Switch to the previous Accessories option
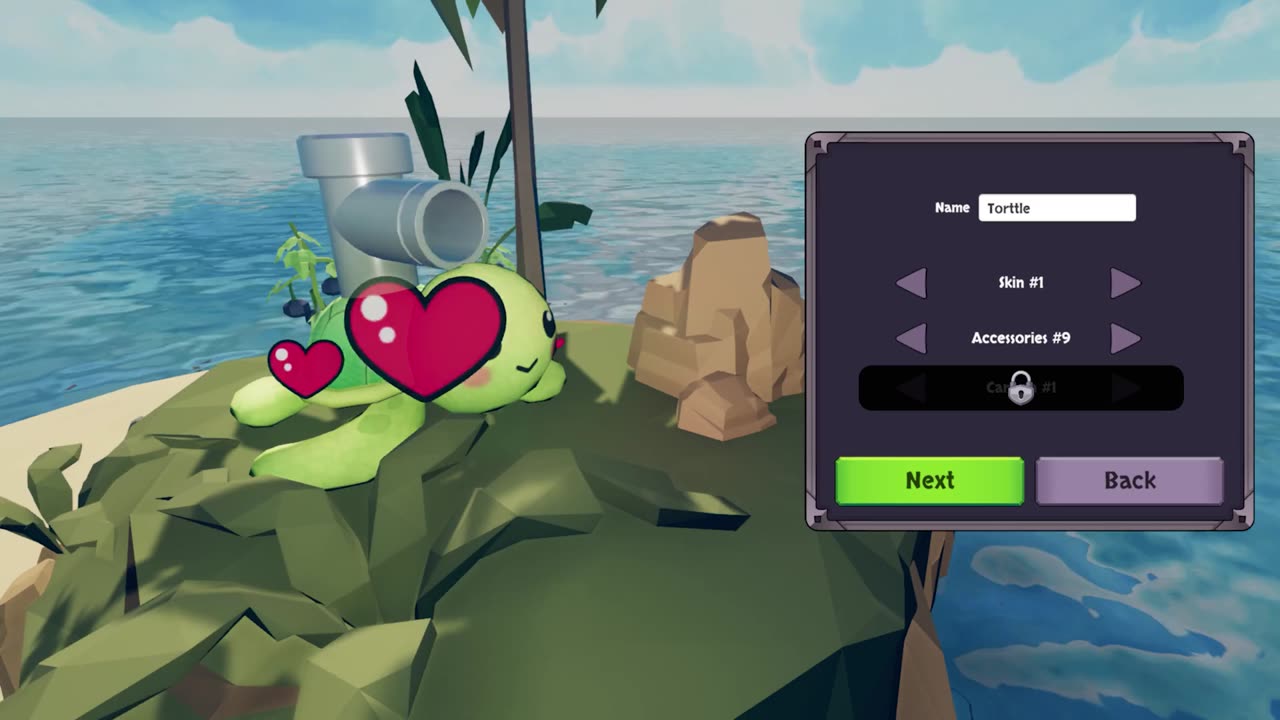Viewport: 1280px width, 720px height. pyautogui.click(x=911, y=338)
